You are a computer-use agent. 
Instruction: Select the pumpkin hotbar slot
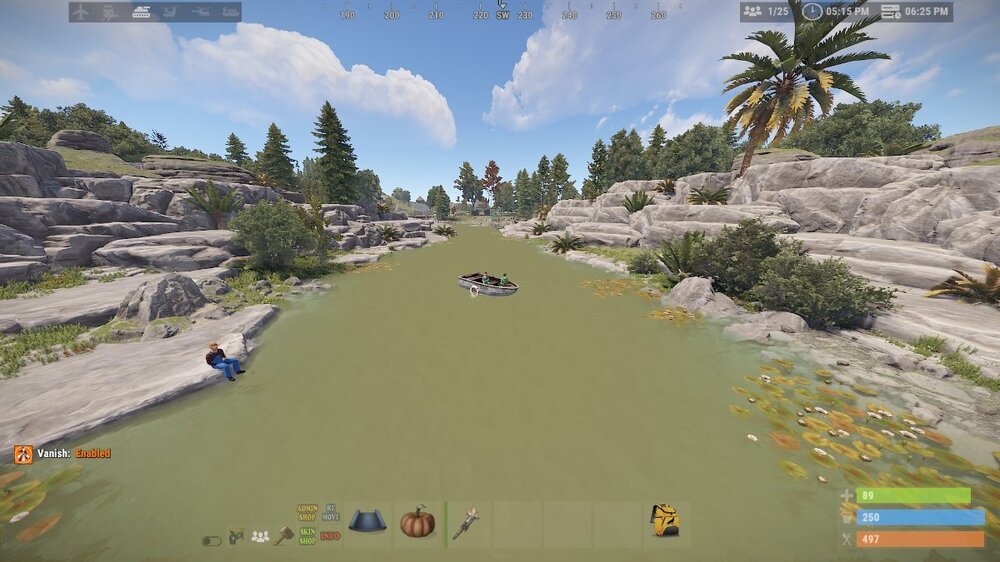[418, 522]
